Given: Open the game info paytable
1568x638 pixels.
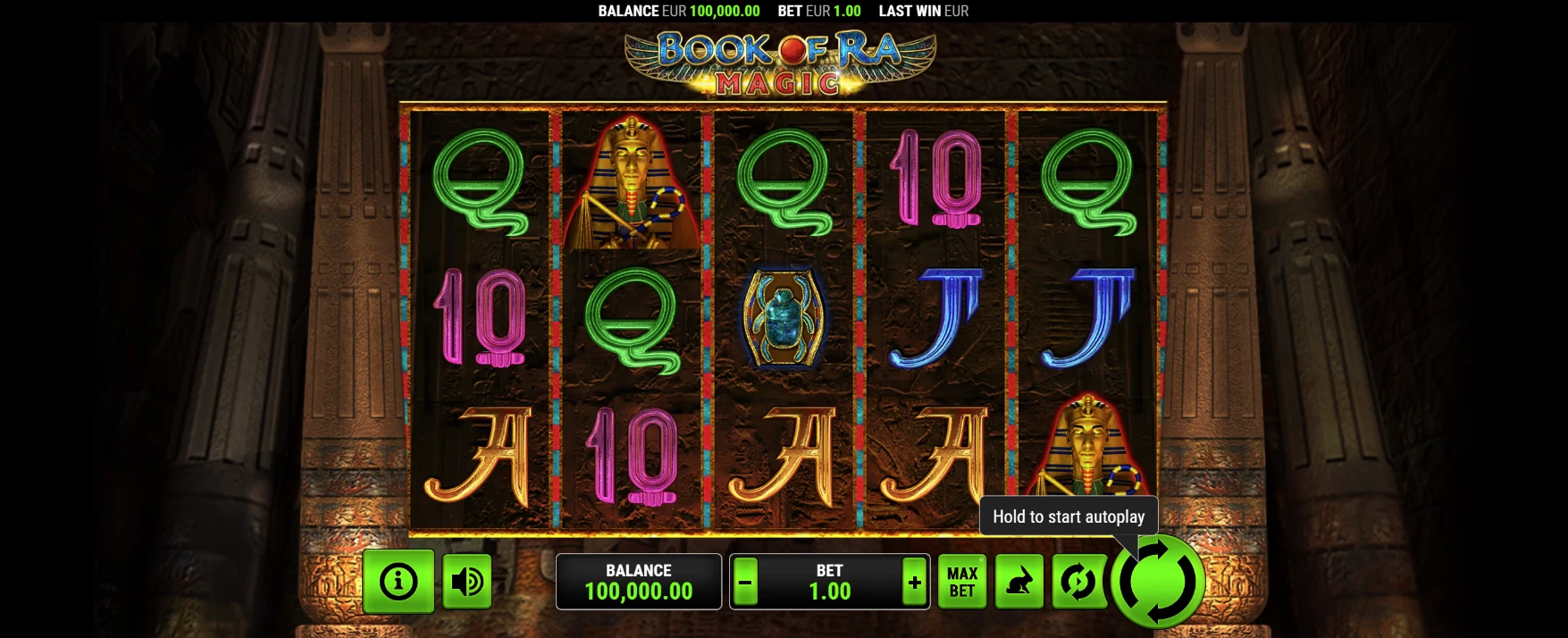Looking at the screenshot, I should pyautogui.click(x=398, y=582).
